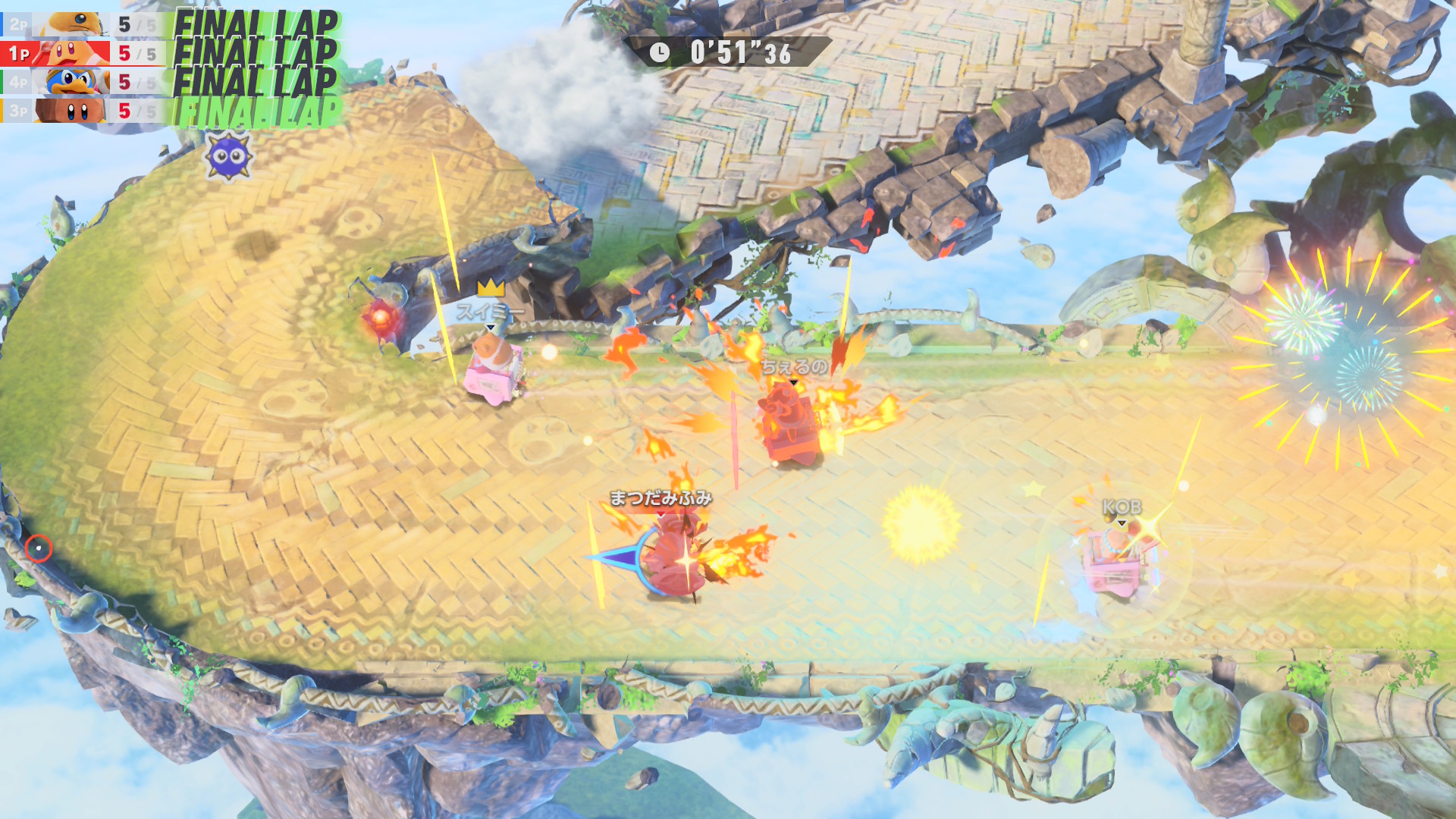Pick the 3P player standings row

[x=83, y=111]
